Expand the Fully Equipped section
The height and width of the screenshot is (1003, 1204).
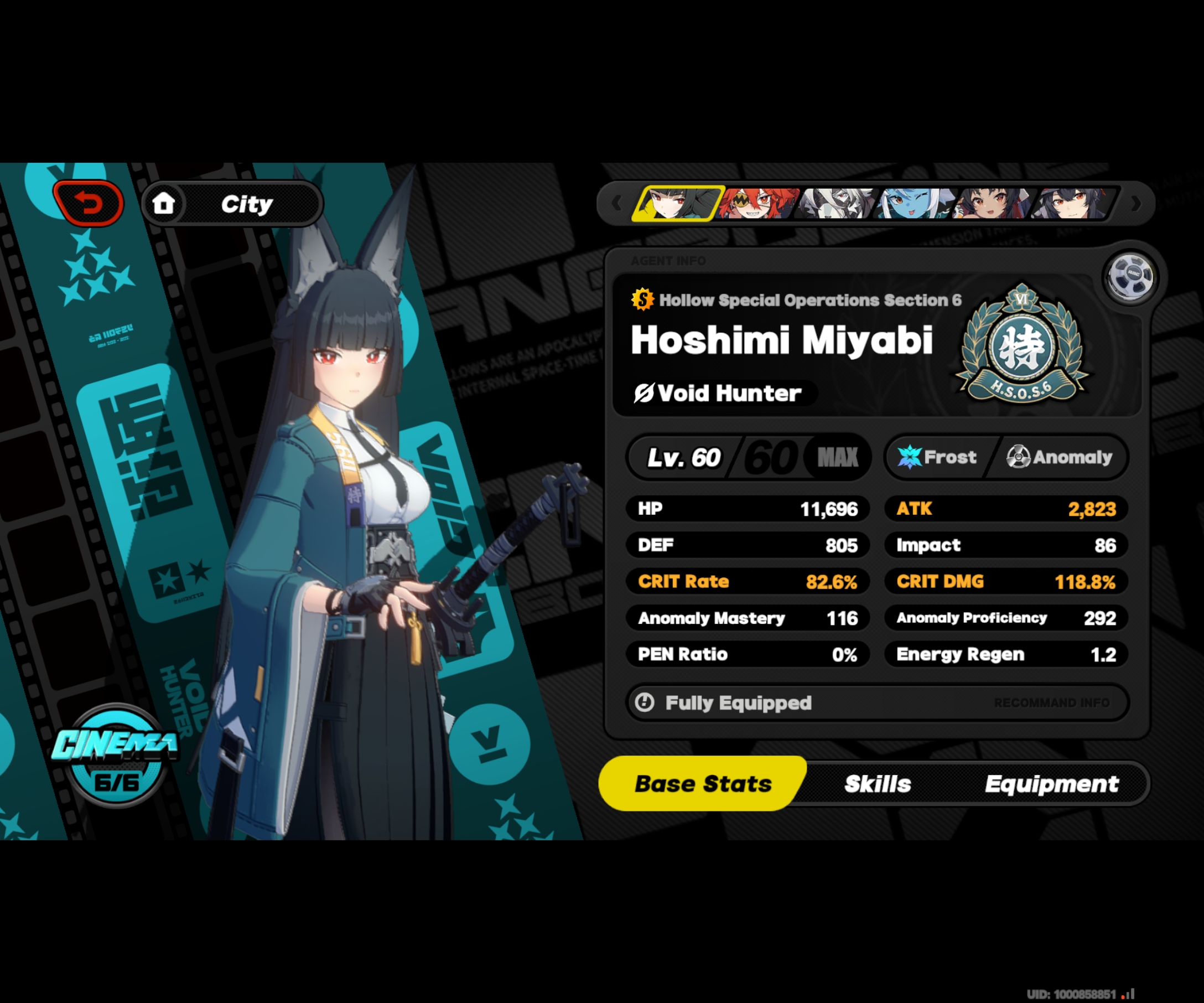(739, 702)
